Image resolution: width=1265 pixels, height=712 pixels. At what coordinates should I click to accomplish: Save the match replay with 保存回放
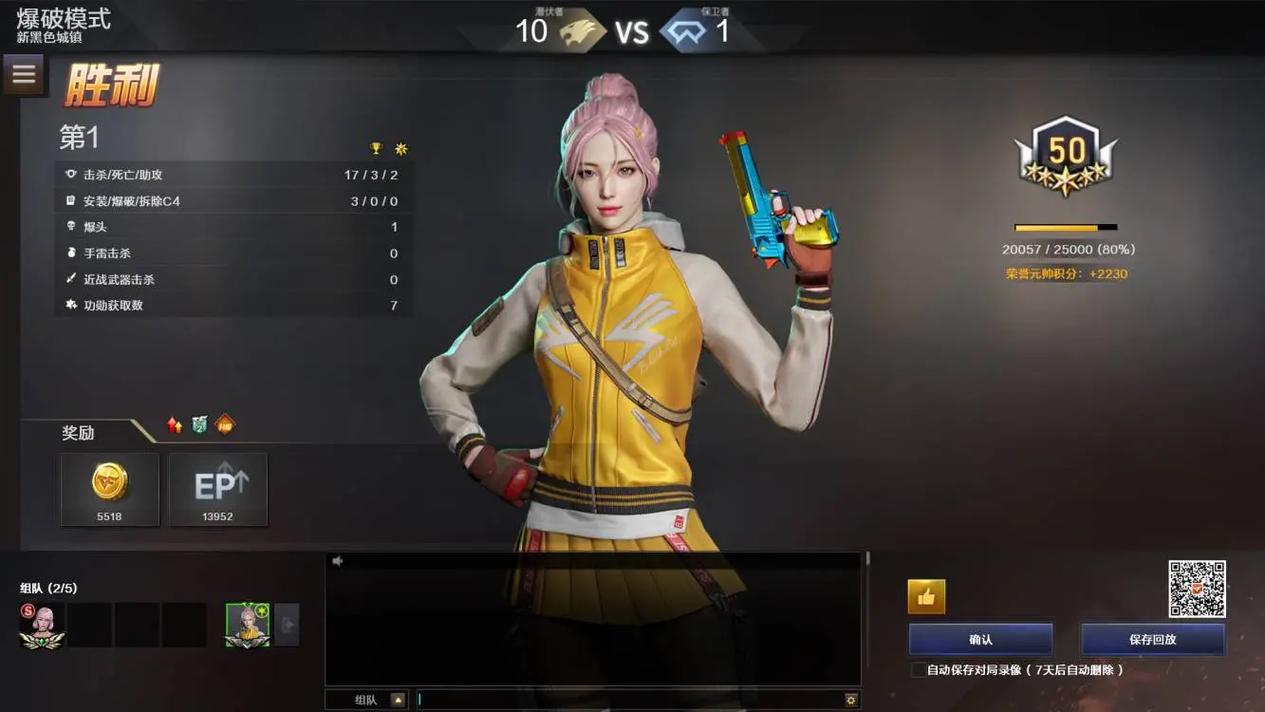click(1152, 640)
